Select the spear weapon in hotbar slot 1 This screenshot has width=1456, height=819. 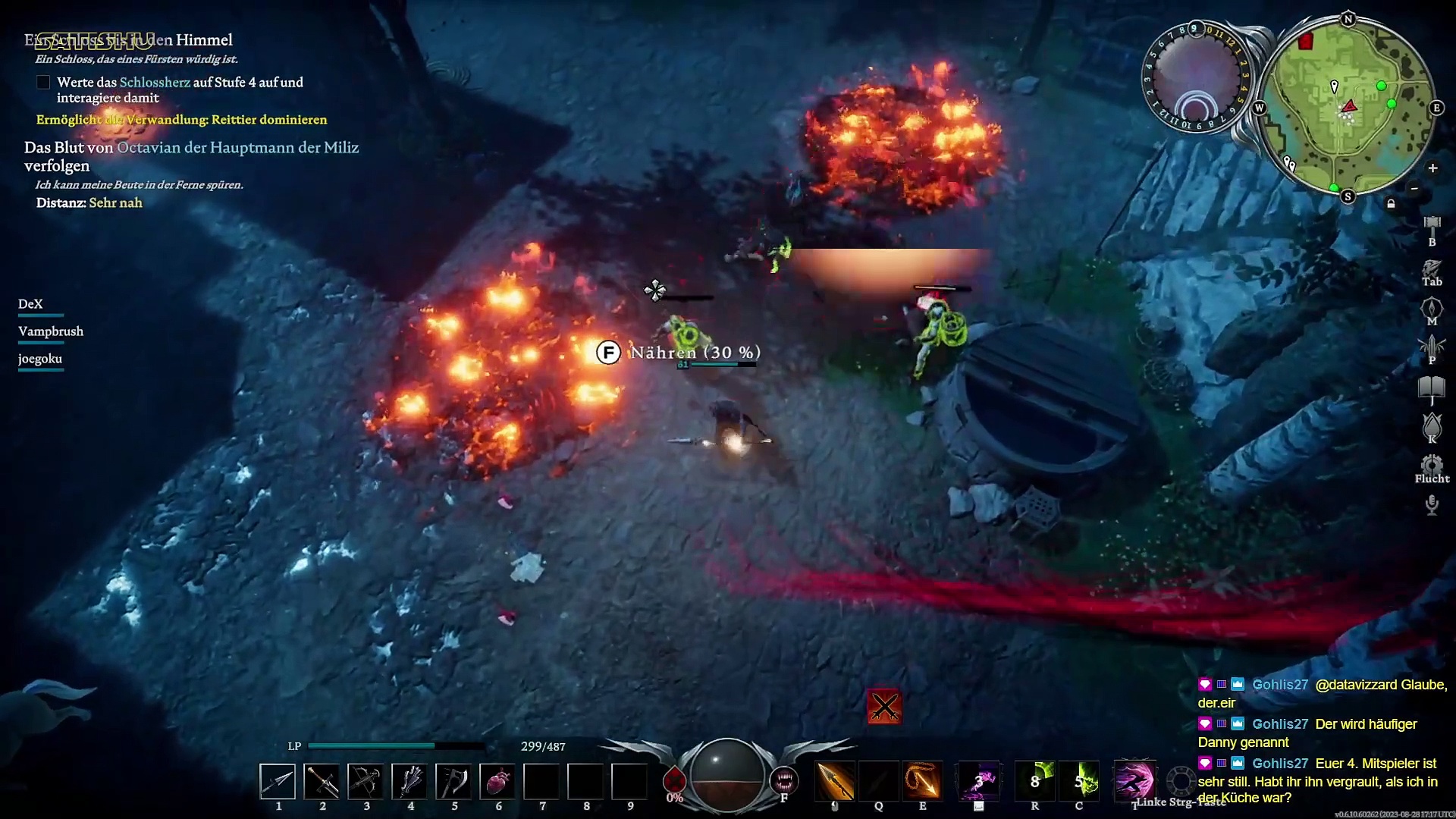click(x=278, y=781)
